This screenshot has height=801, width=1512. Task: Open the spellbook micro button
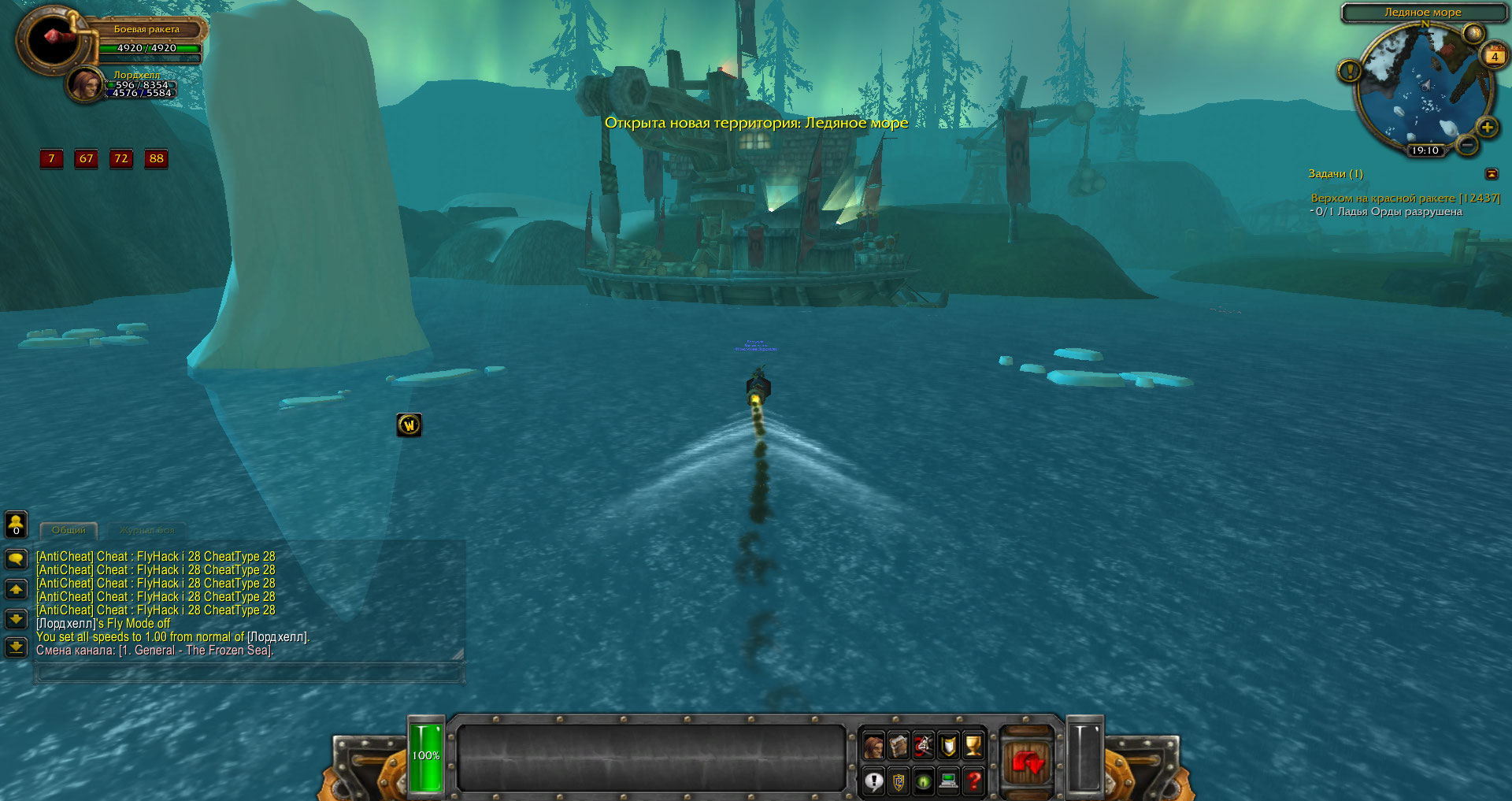point(899,745)
